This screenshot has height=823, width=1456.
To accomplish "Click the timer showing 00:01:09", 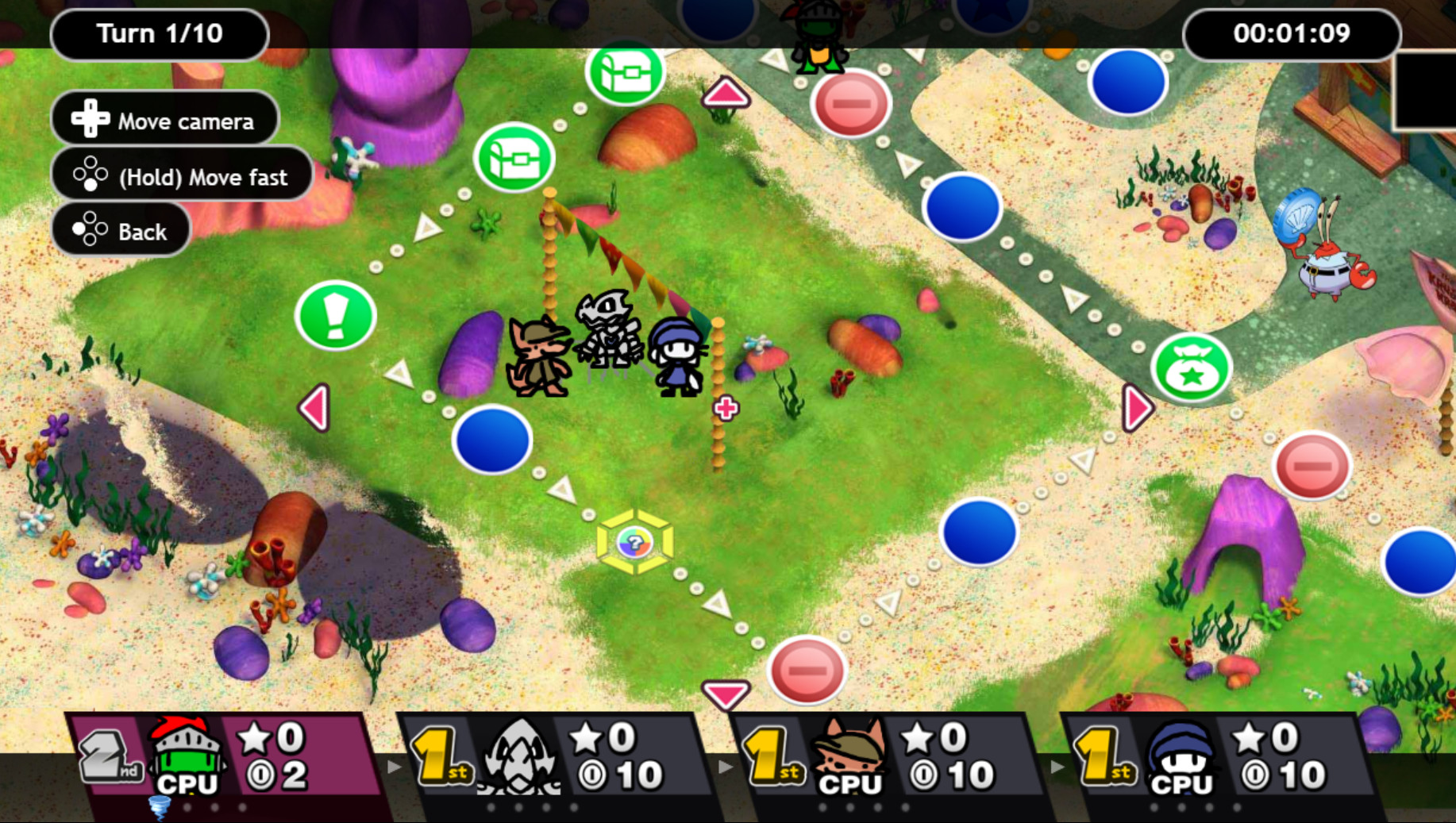I will 1292,33.
